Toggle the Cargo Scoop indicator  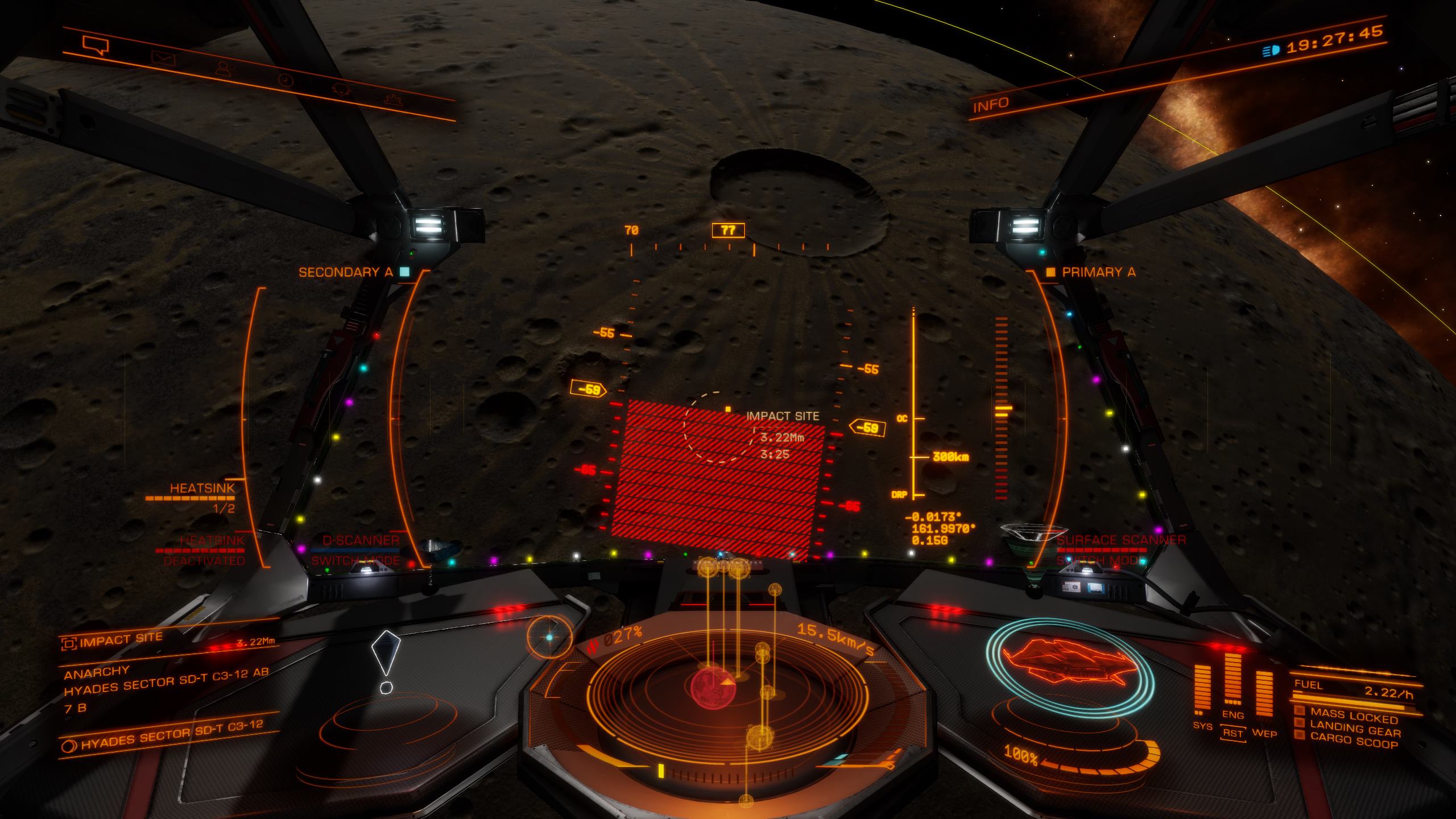pyautogui.click(x=1352, y=741)
